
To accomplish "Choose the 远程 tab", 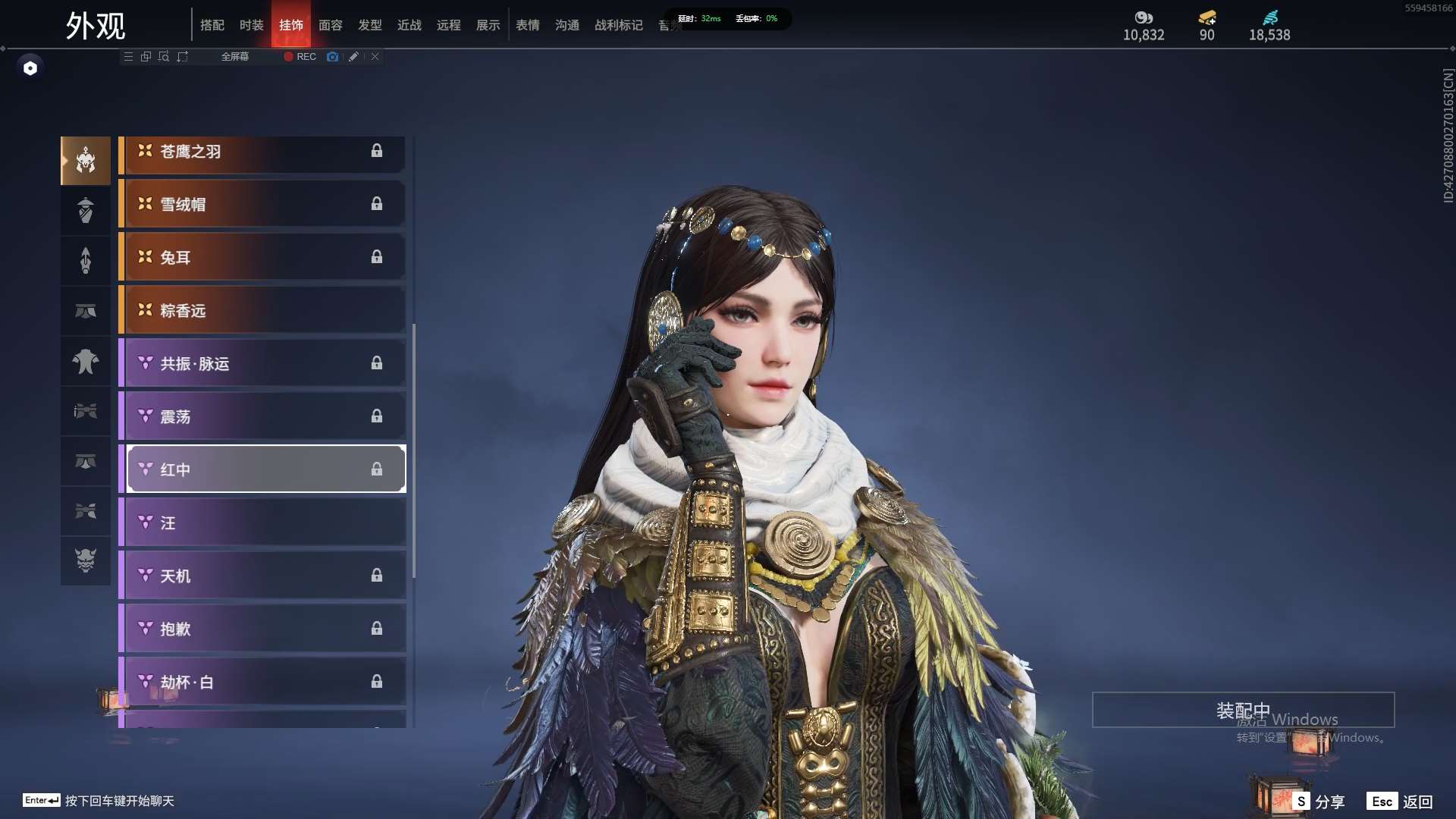I will pyautogui.click(x=449, y=25).
